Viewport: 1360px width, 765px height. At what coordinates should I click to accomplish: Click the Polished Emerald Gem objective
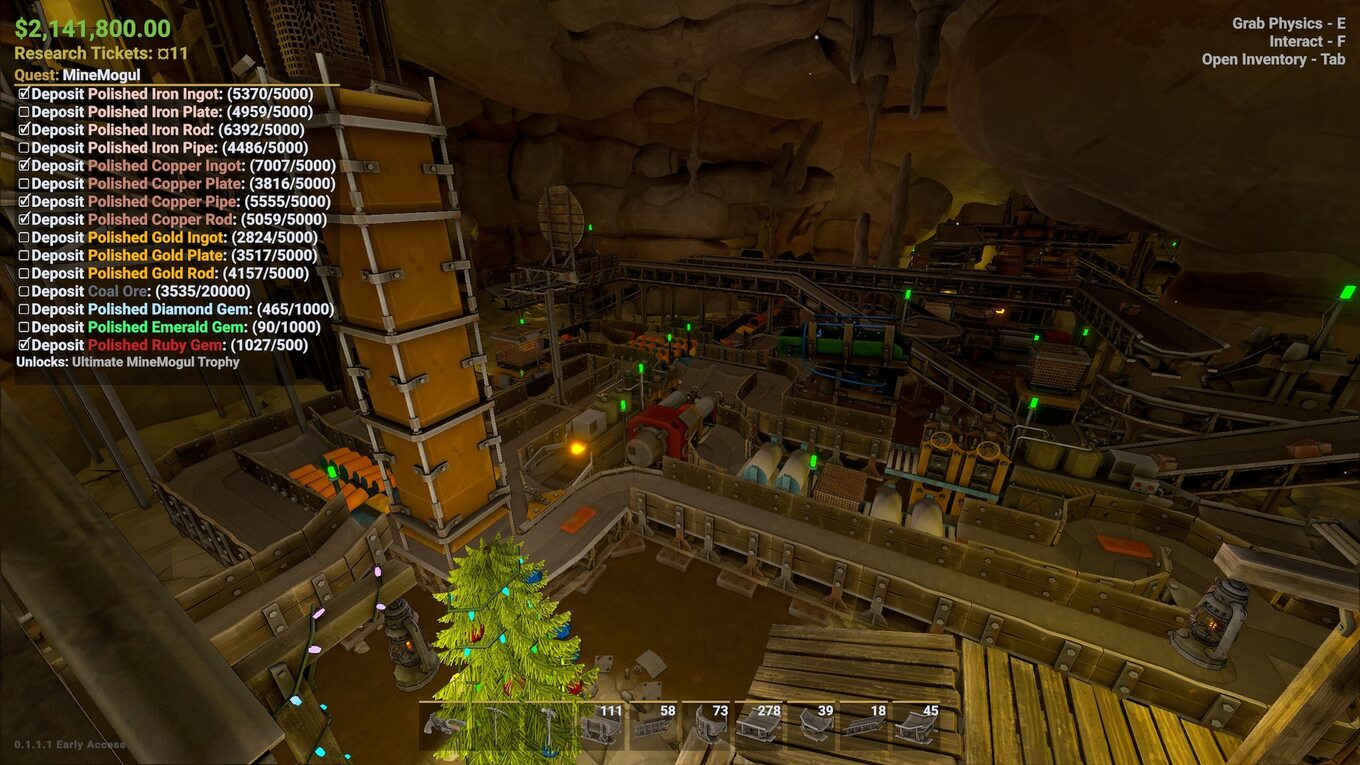(176, 327)
